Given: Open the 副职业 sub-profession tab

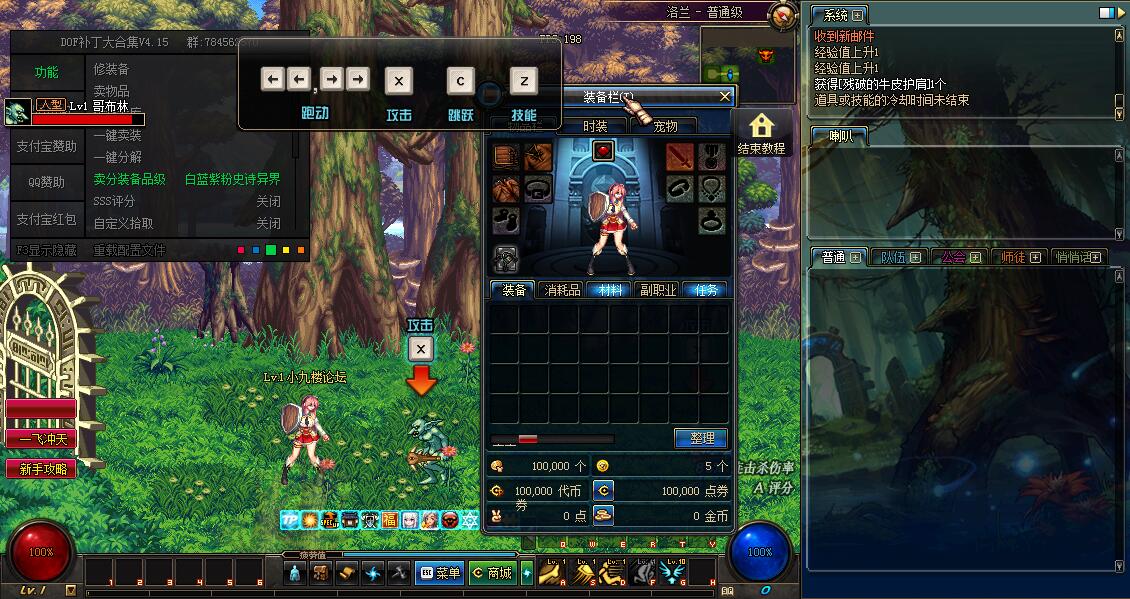Looking at the screenshot, I should (659, 290).
